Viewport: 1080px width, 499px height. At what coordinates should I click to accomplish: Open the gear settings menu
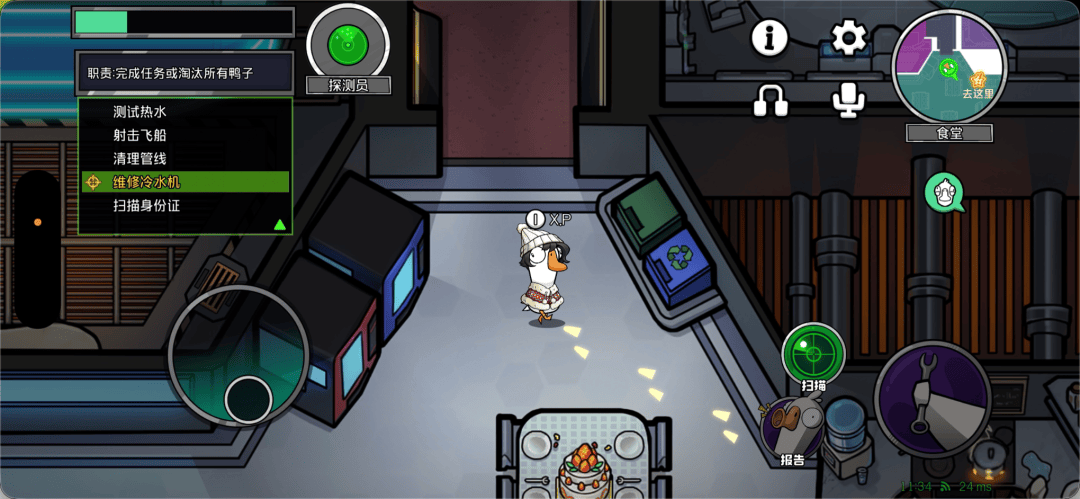click(x=850, y=39)
